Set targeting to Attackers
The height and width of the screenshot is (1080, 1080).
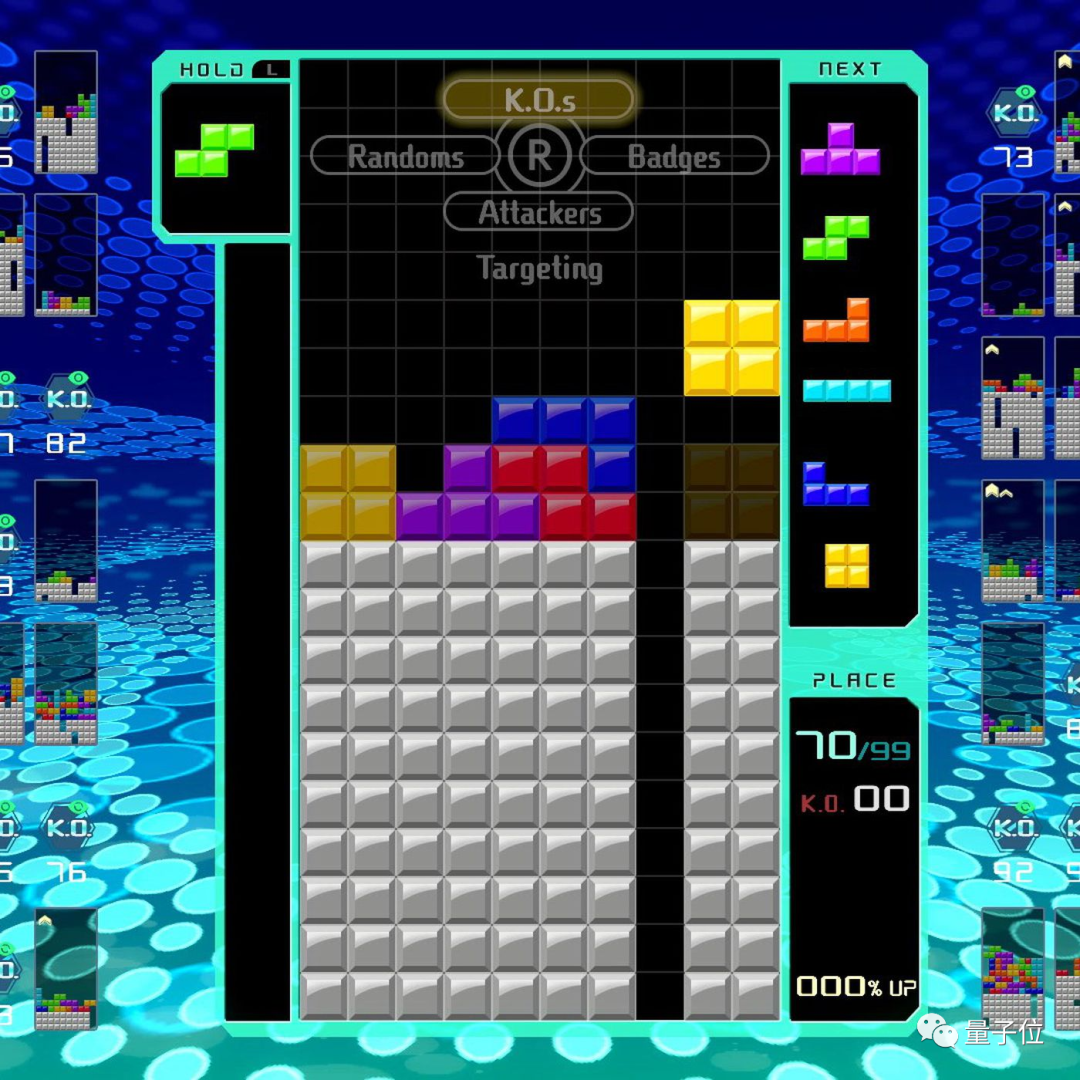click(x=539, y=212)
